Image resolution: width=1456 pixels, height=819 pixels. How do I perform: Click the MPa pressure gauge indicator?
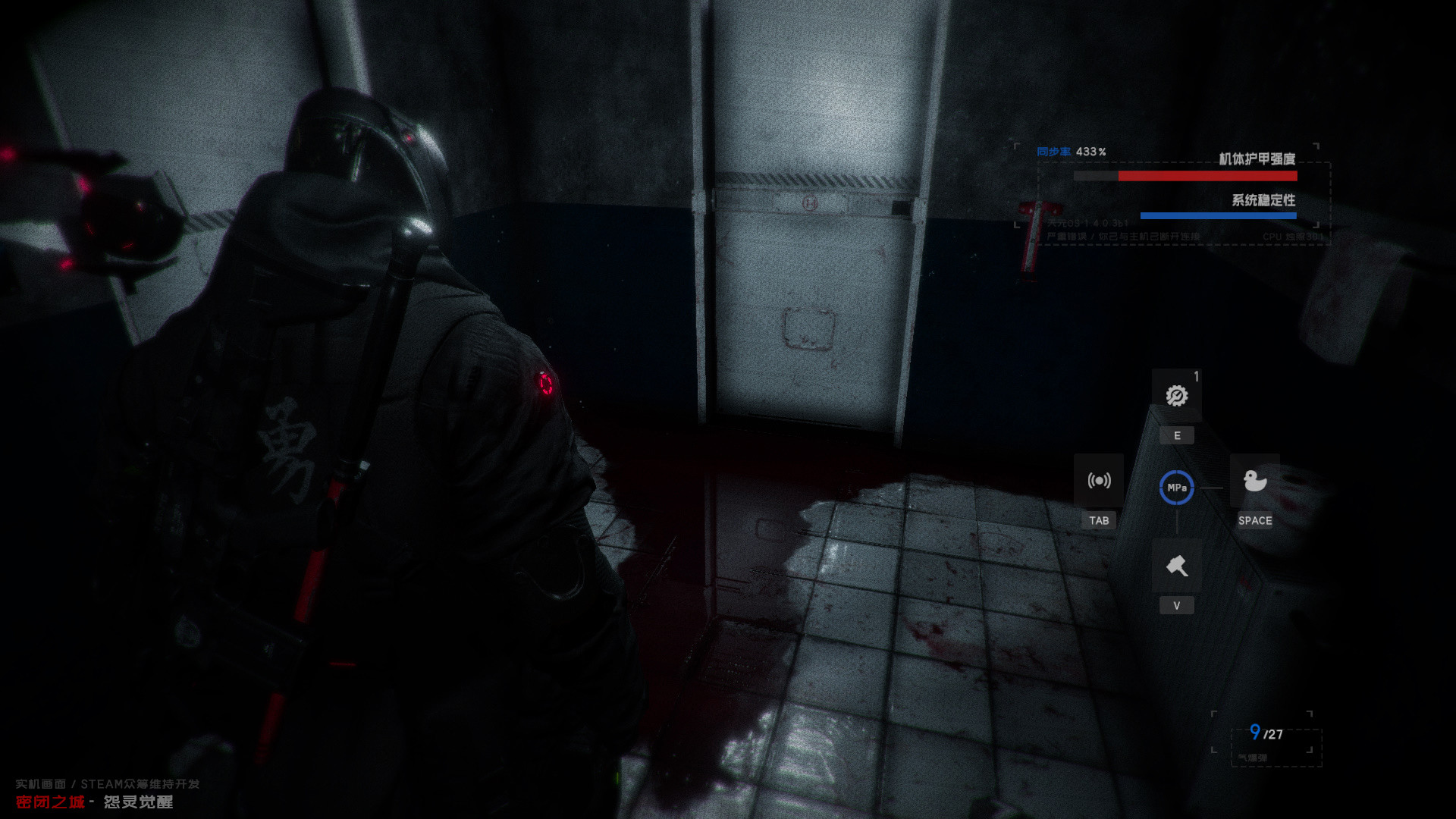[1176, 488]
